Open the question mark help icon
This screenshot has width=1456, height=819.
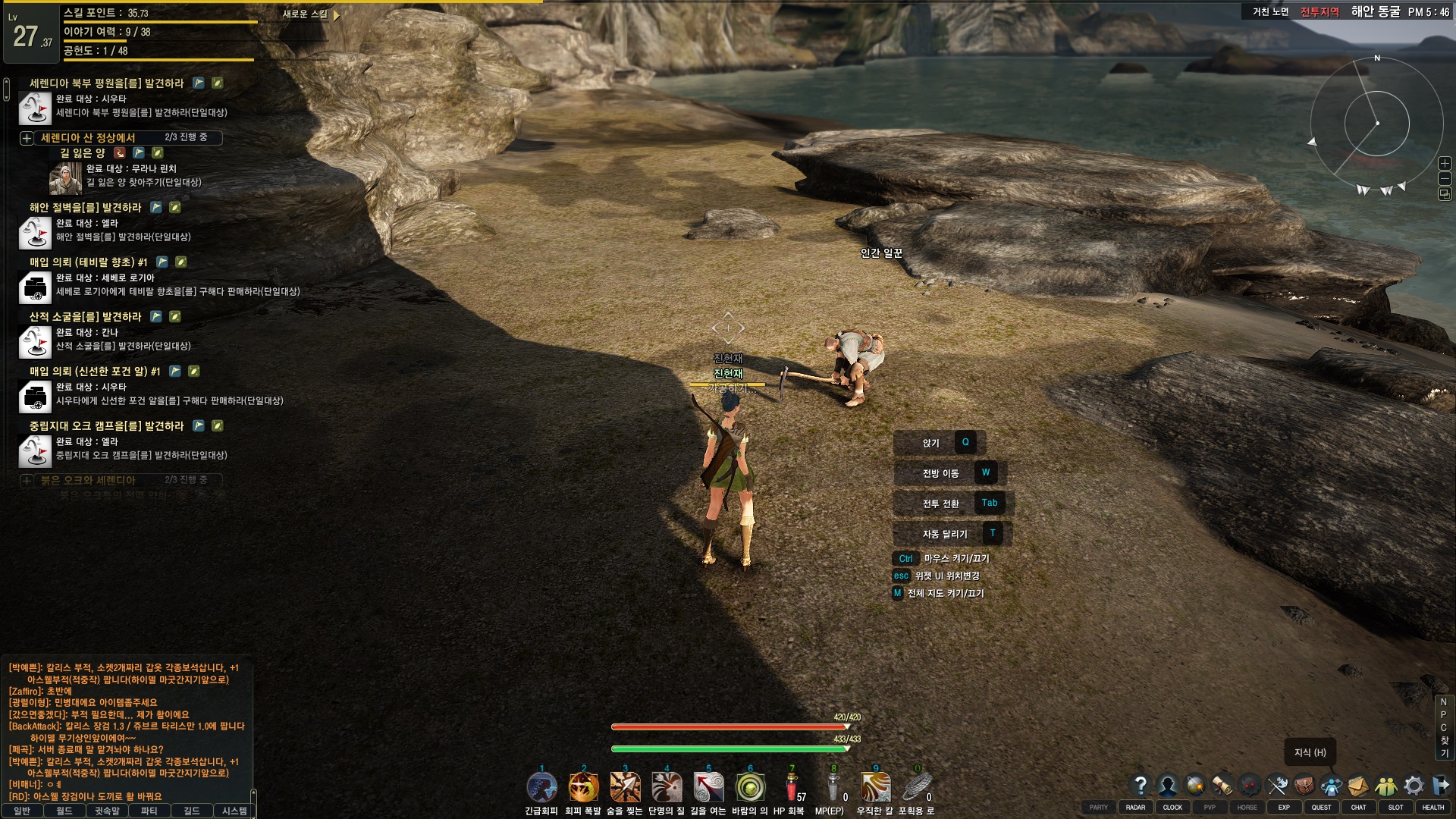pyautogui.click(x=1140, y=785)
